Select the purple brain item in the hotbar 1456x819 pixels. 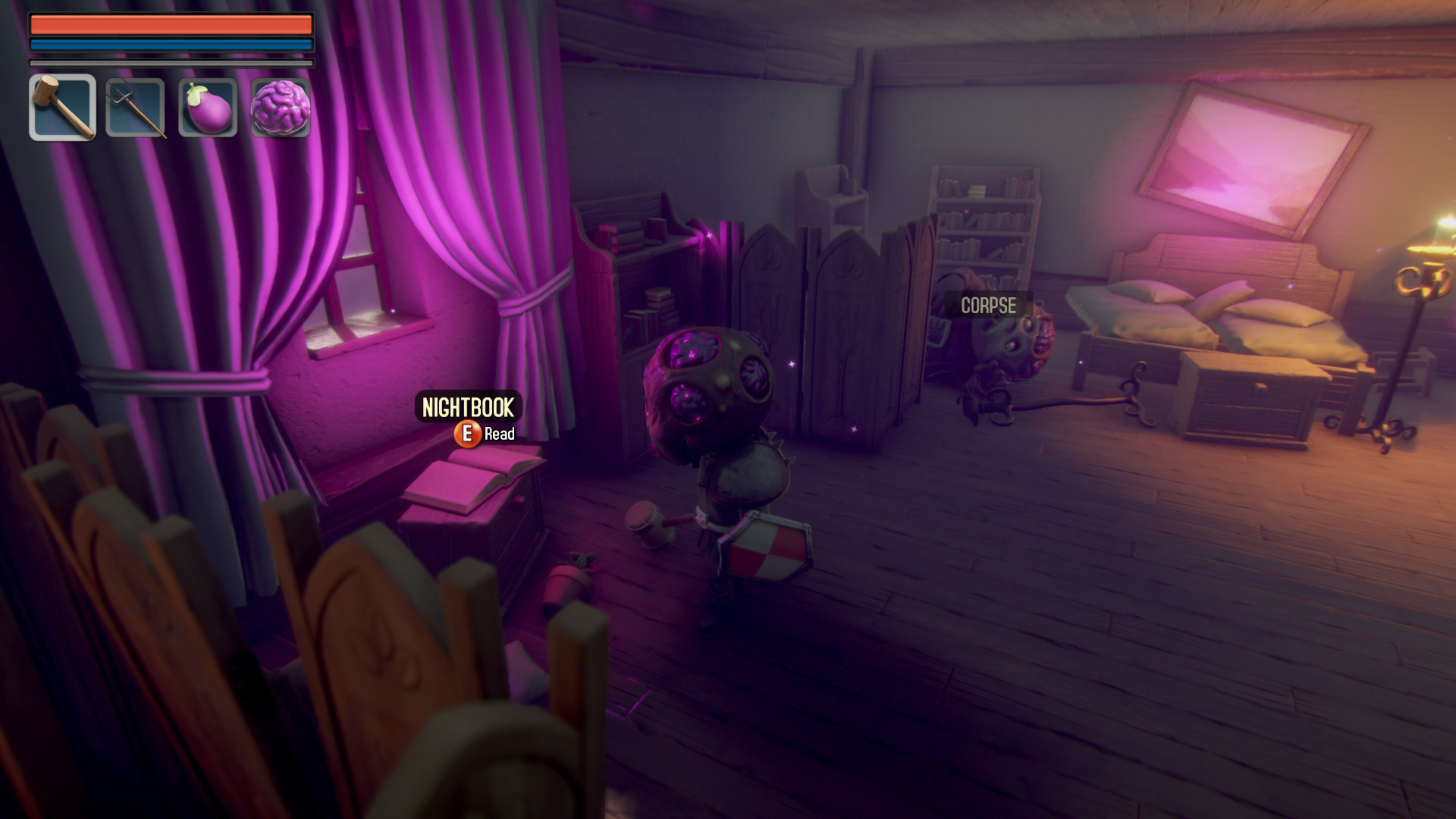pyautogui.click(x=280, y=106)
